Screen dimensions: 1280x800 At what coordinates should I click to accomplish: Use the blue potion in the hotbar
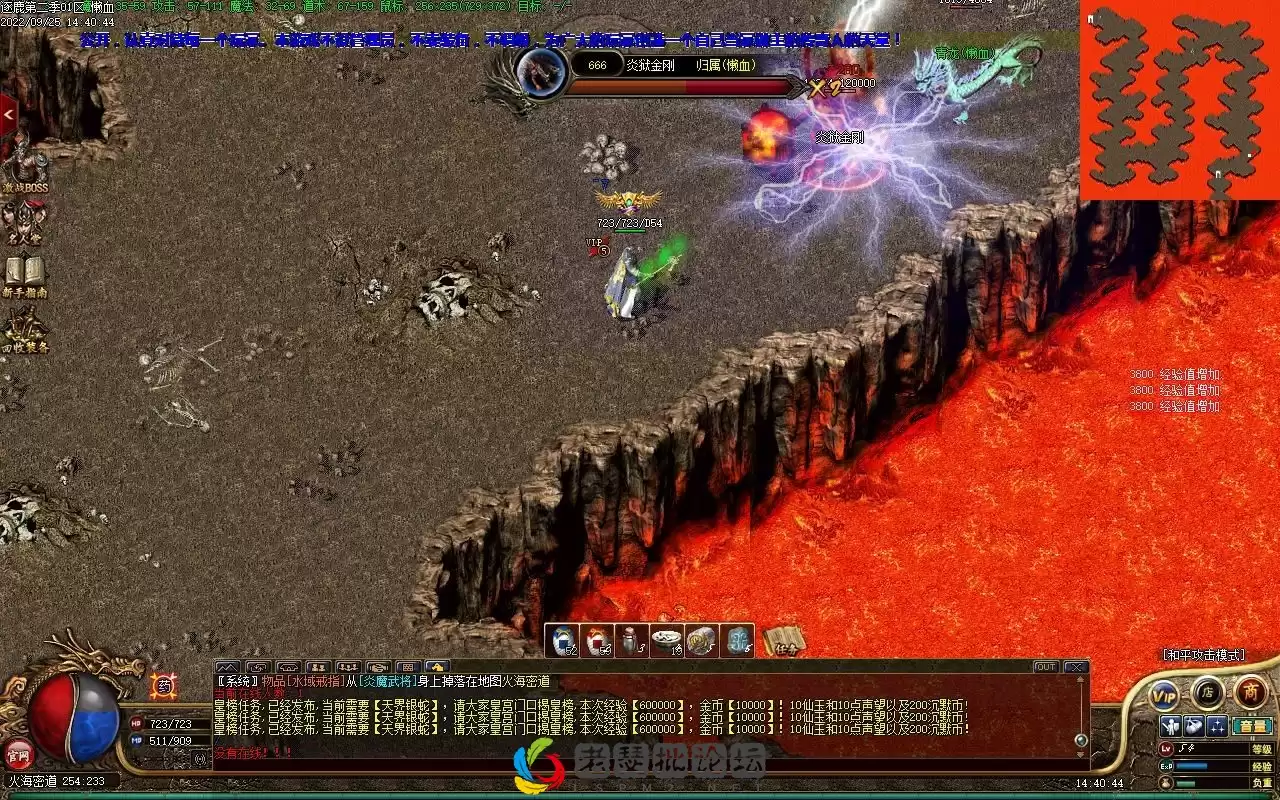pyautogui.click(x=565, y=640)
